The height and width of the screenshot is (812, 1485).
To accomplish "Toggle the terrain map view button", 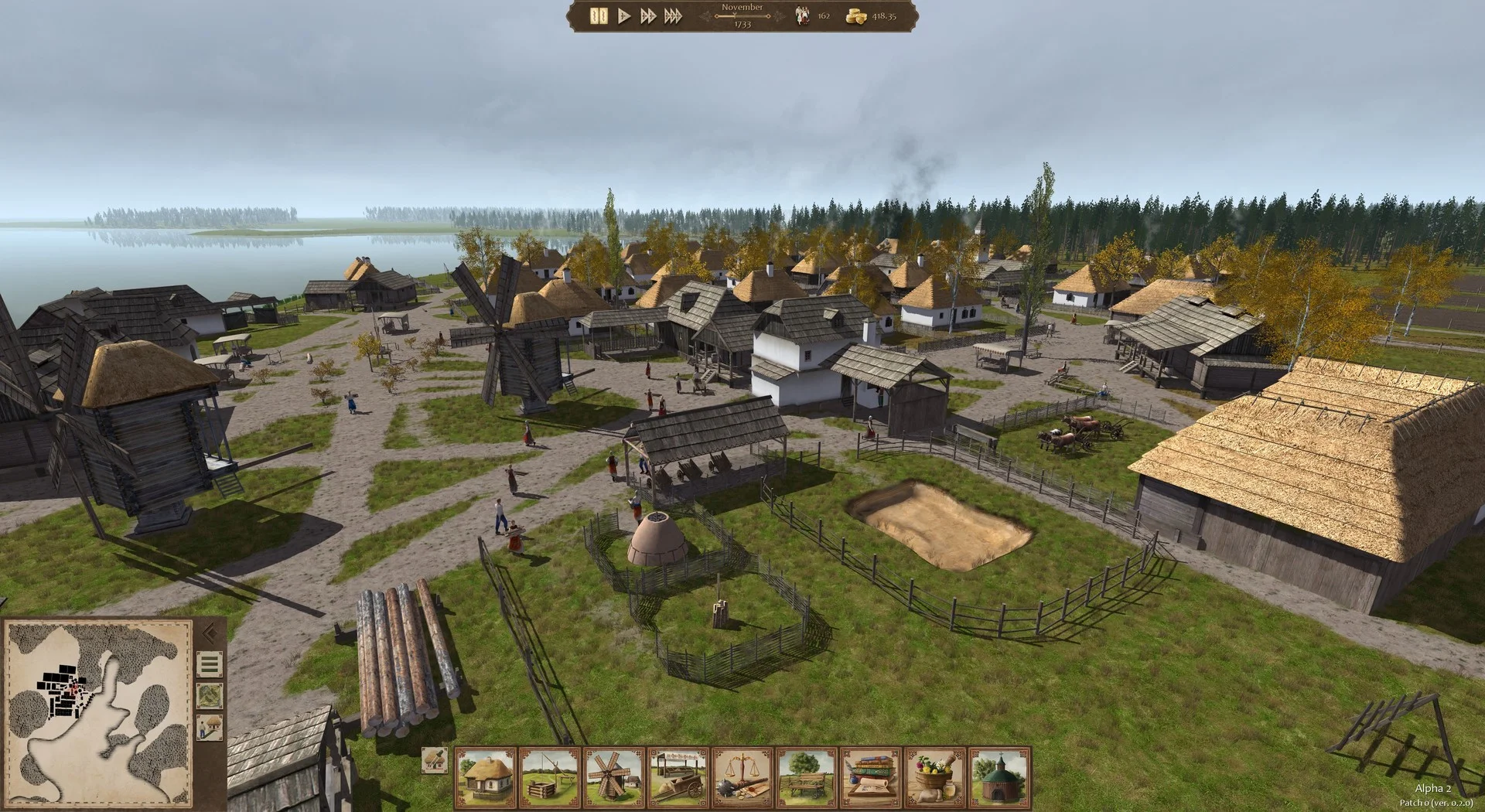I will [x=210, y=695].
